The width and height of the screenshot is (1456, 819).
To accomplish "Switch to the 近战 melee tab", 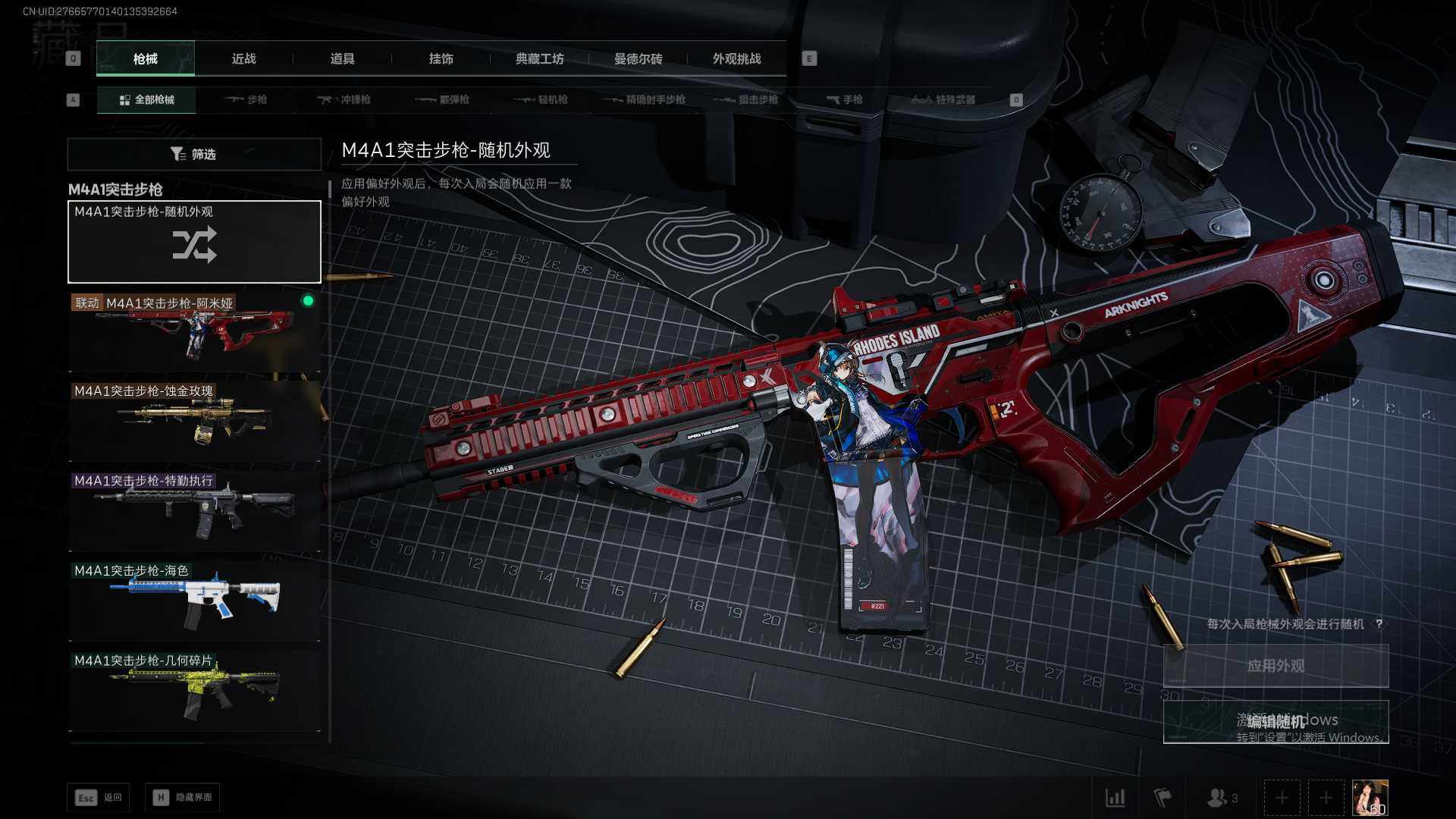I will click(x=243, y=59).
